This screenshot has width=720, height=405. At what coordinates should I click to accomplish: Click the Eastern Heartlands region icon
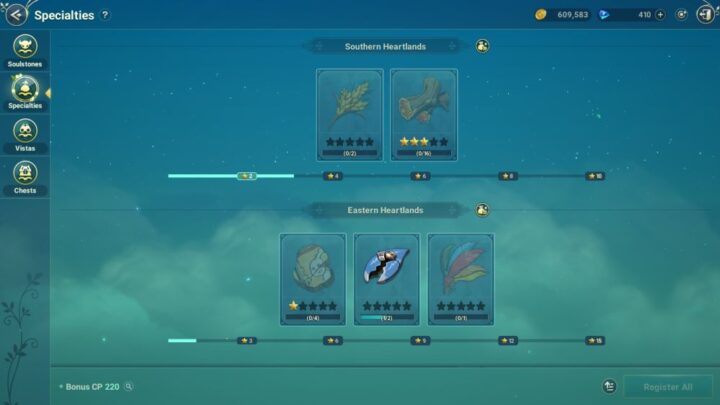point(482,210)
